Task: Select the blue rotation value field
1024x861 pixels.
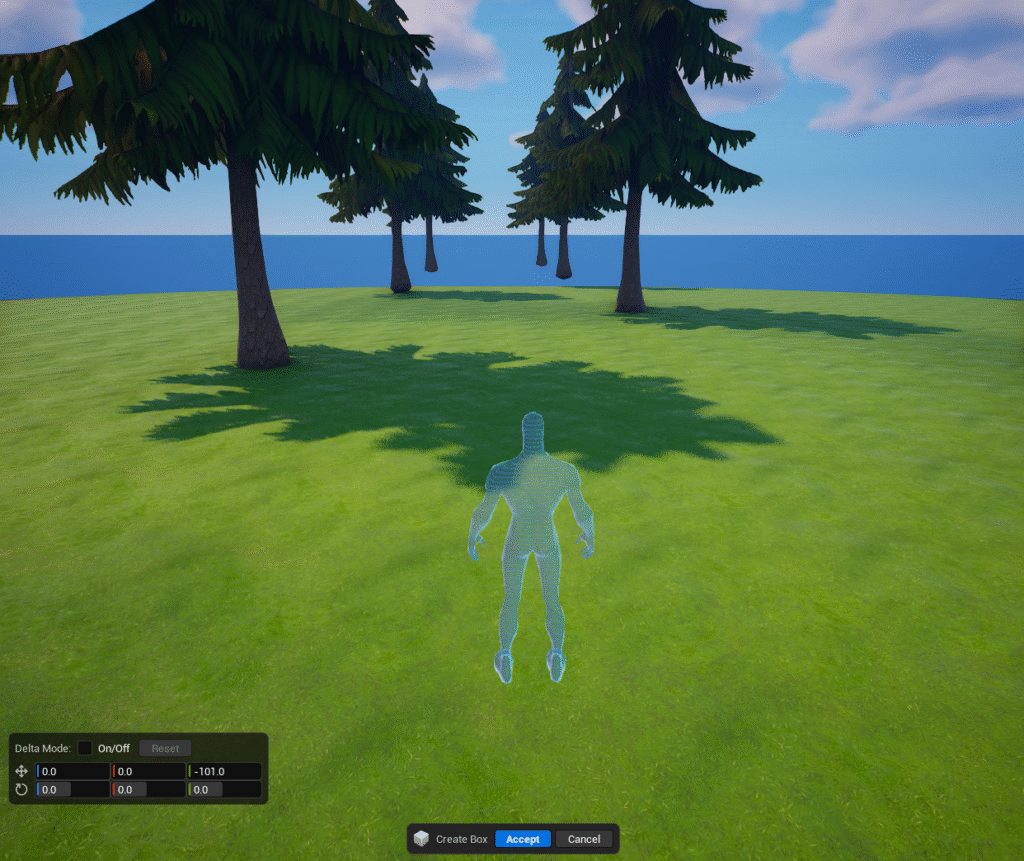Action: coord(74,790)
